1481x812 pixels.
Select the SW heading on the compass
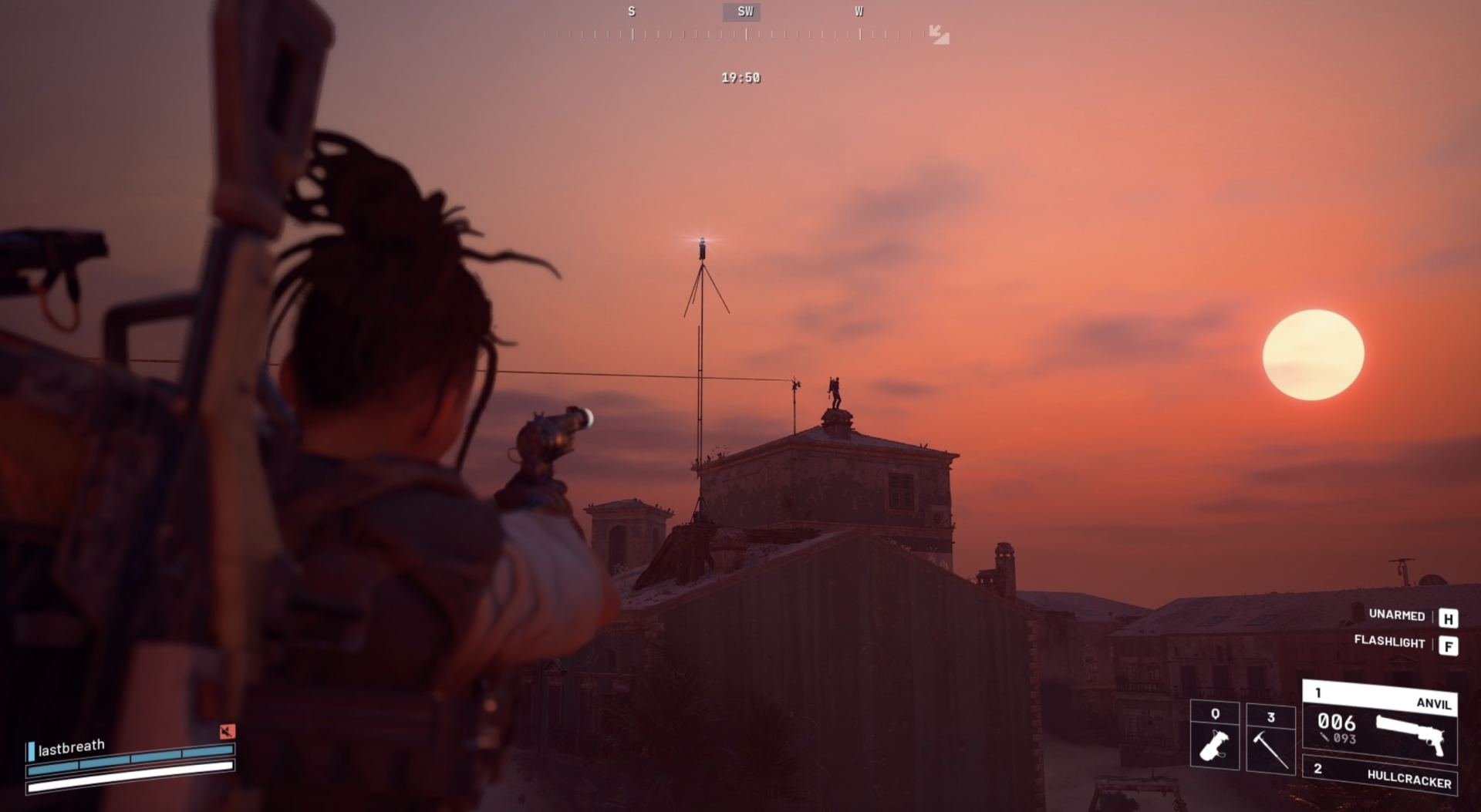click(742, 12)
